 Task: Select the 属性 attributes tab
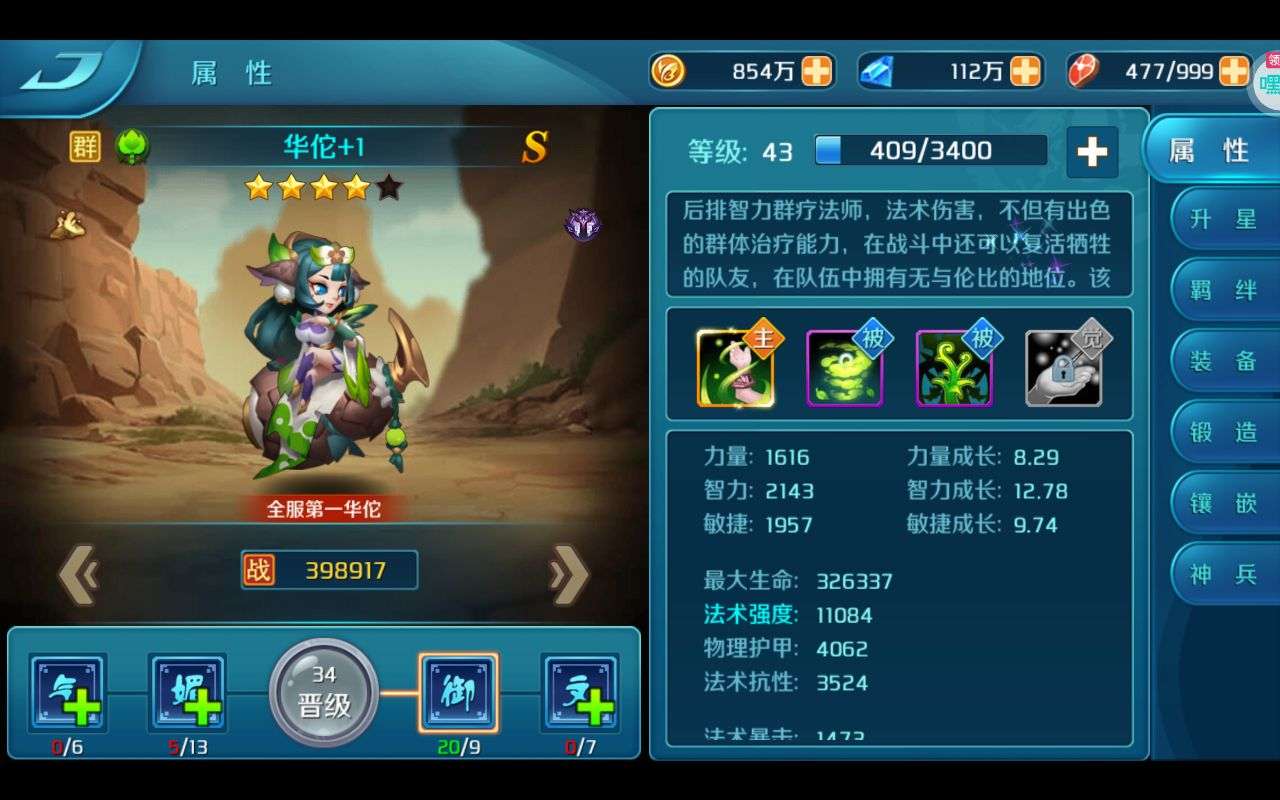pos(1210,150)
